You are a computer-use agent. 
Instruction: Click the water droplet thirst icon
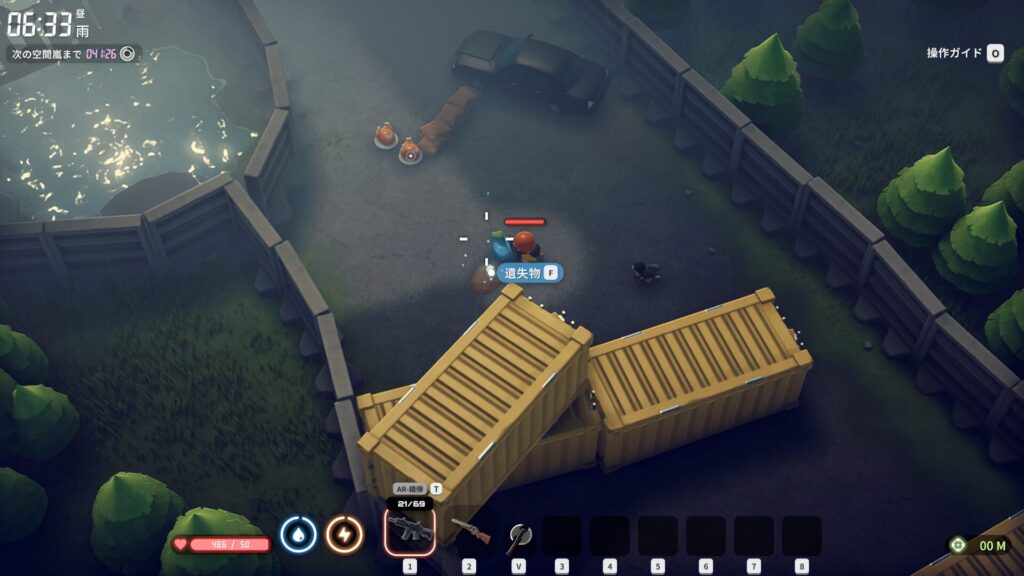tap(298, 534)
